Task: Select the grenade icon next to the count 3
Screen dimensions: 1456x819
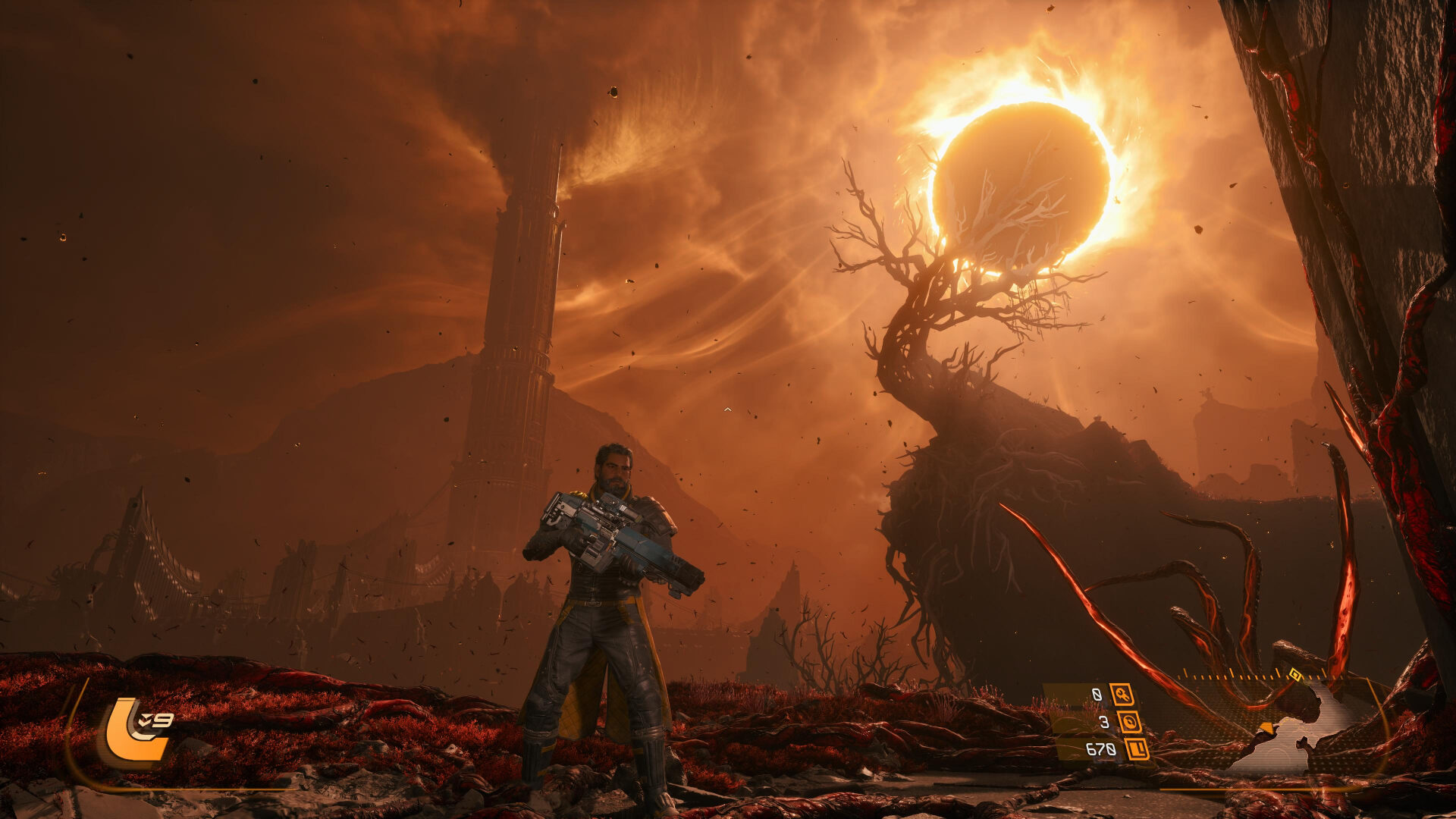Action: coord(1130,723)
